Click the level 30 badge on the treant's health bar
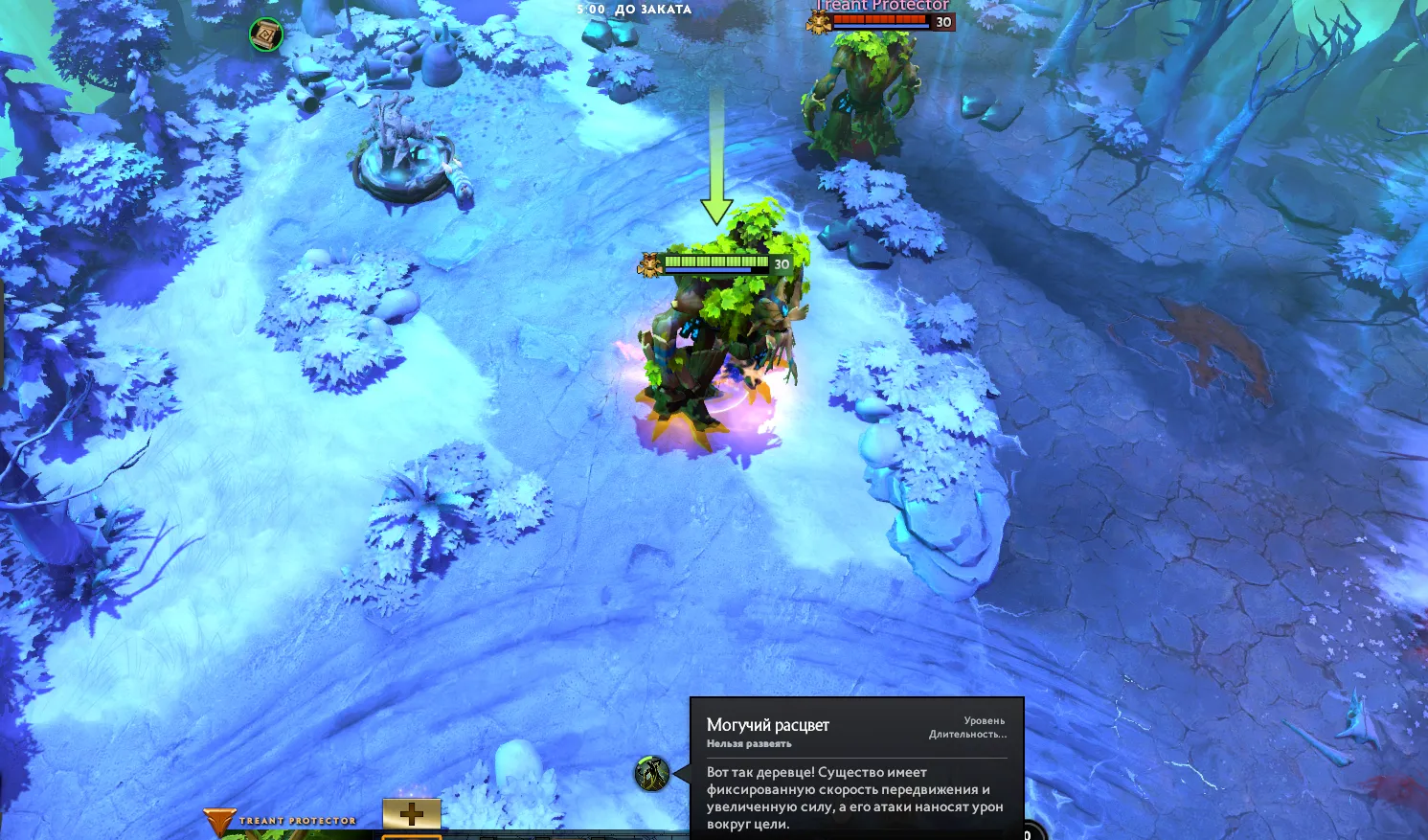1428x840 pixels. tap(780, 262)
